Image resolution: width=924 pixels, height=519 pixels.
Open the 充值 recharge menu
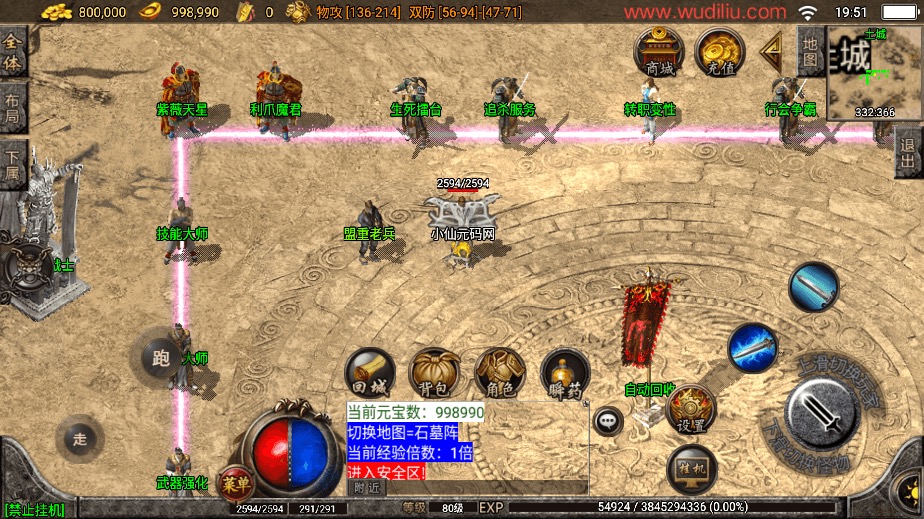719,52
